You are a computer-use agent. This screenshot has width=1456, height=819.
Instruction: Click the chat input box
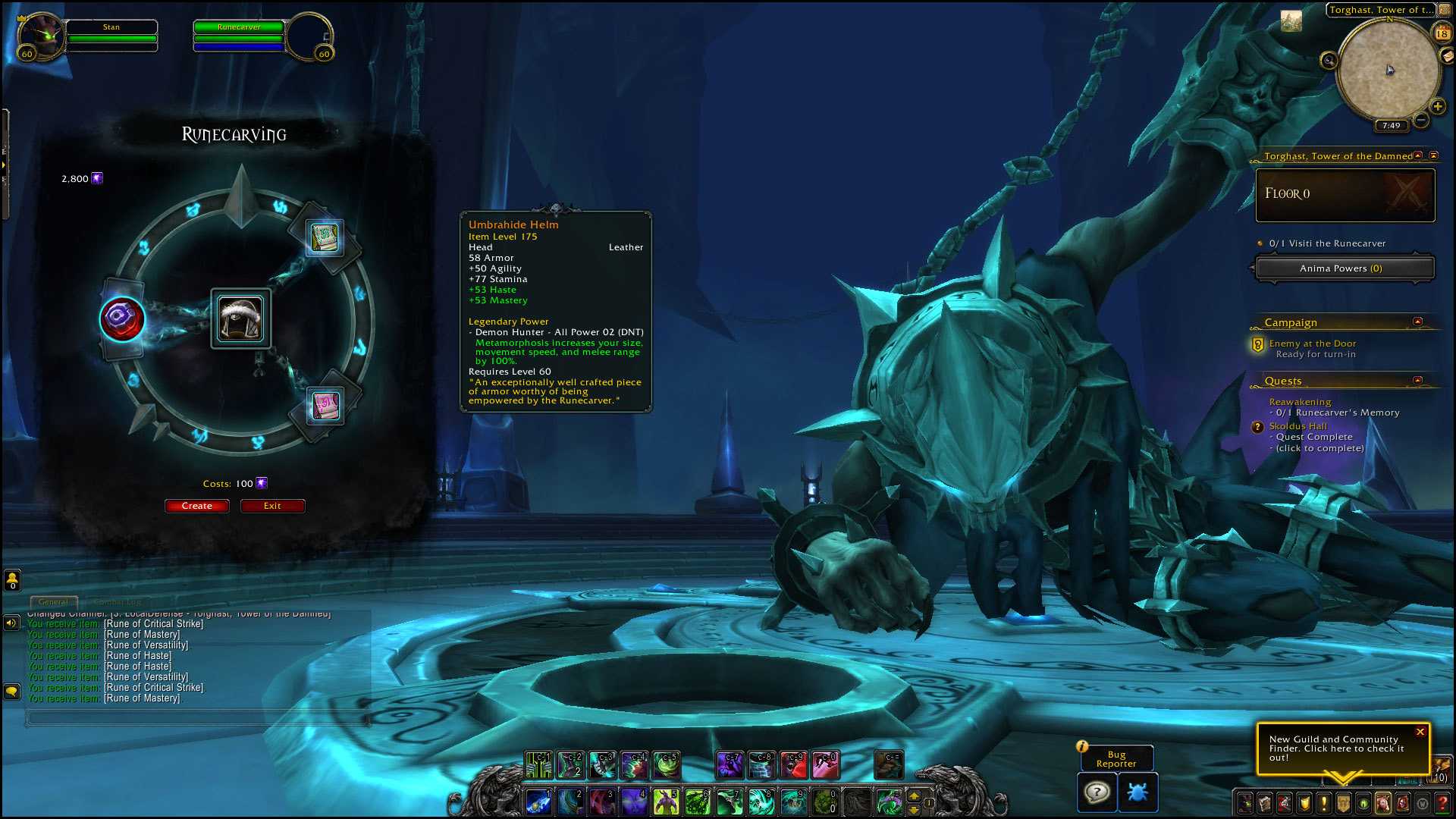coord(197,717)
